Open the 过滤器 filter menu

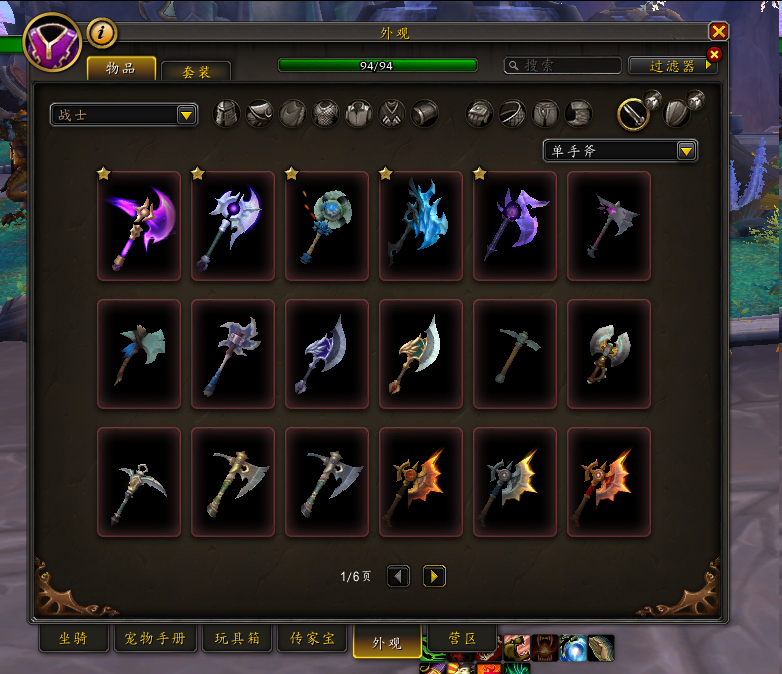coord(673,66)
